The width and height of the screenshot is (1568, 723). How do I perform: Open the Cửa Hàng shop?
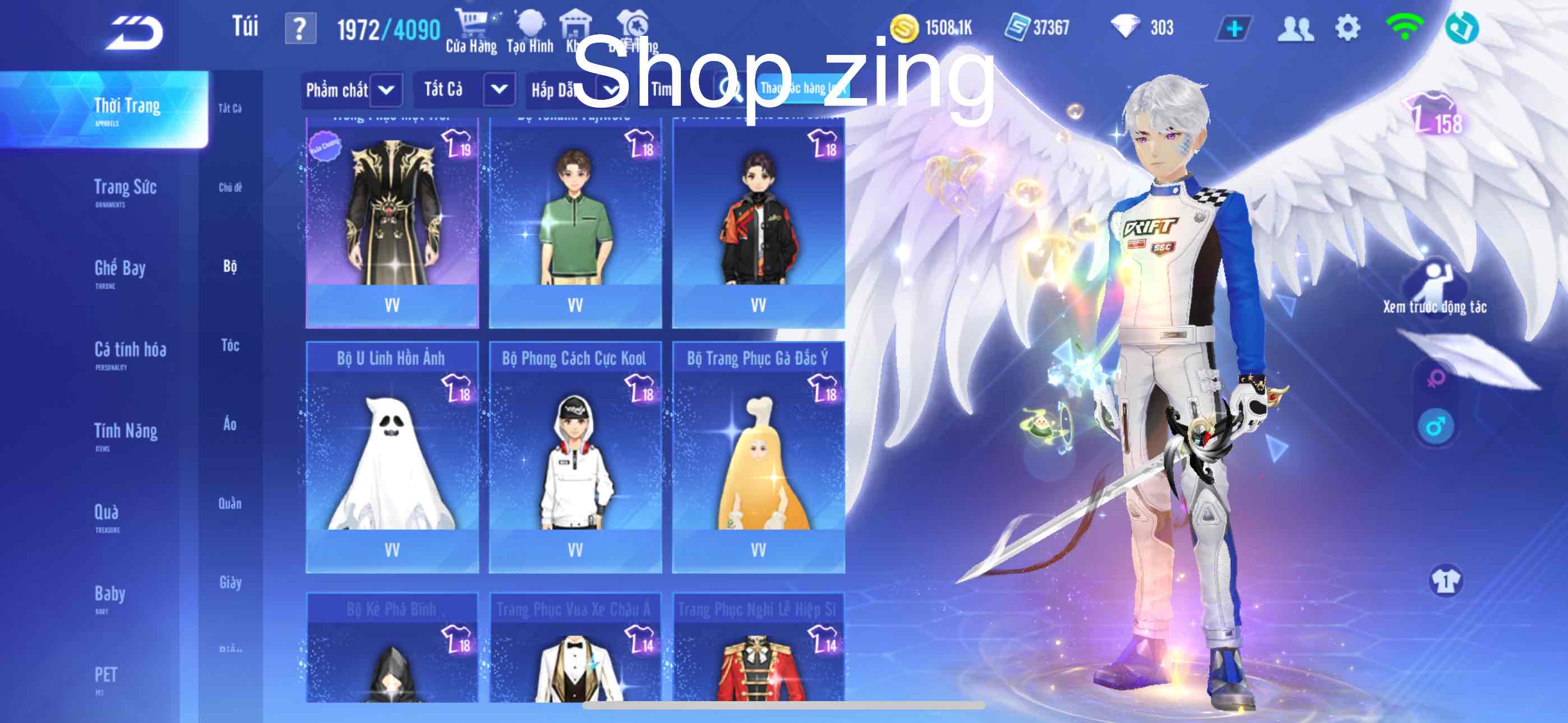471,31
